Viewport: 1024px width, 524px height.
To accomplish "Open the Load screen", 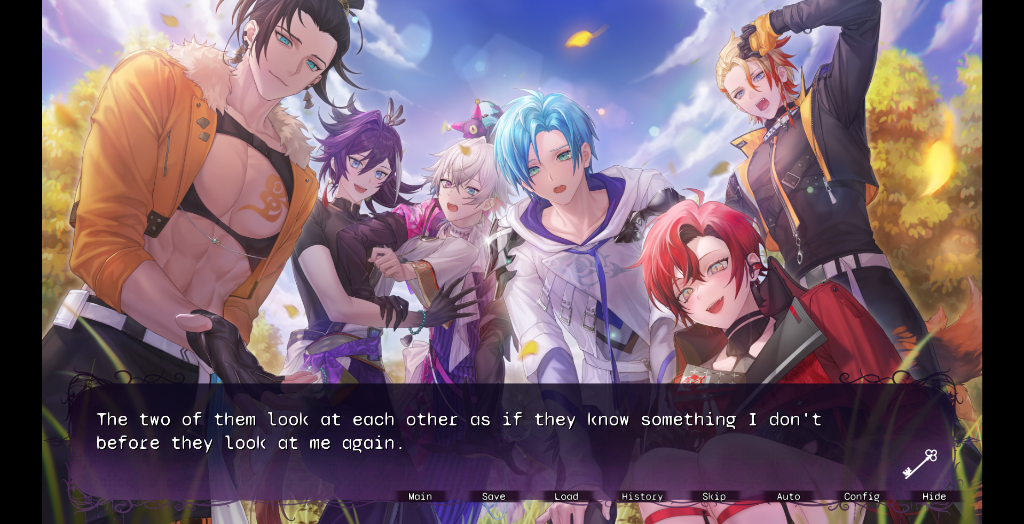I will pyautogui.click(x=566, y=497).
